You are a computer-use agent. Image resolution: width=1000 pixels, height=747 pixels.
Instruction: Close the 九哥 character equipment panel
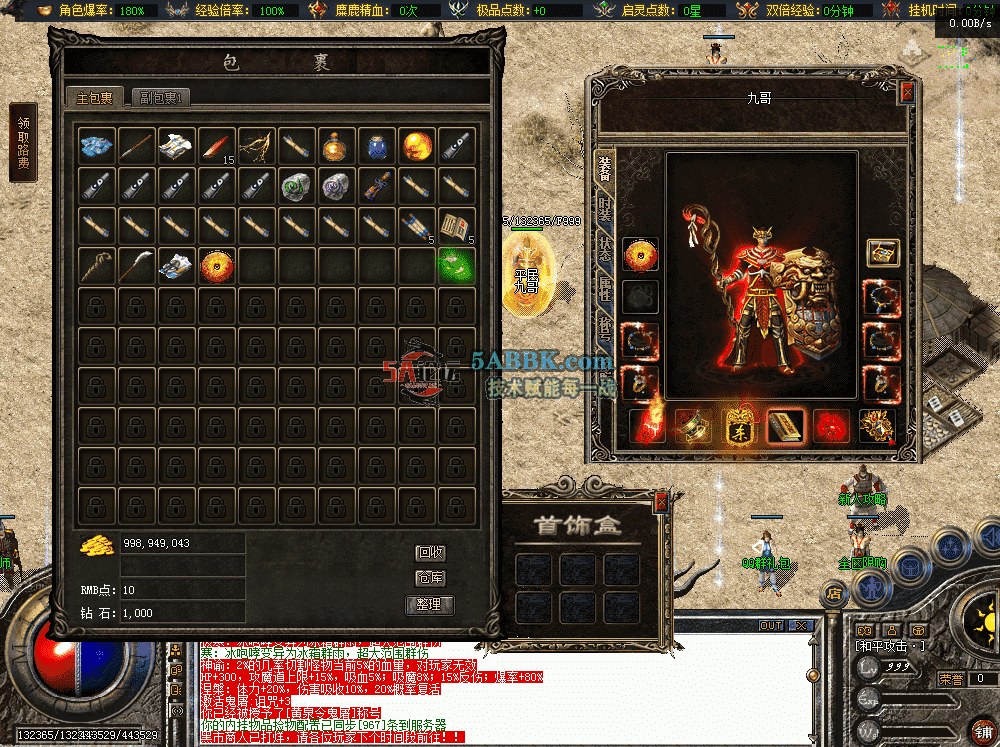pyautogui.click(x=907, y=92)
